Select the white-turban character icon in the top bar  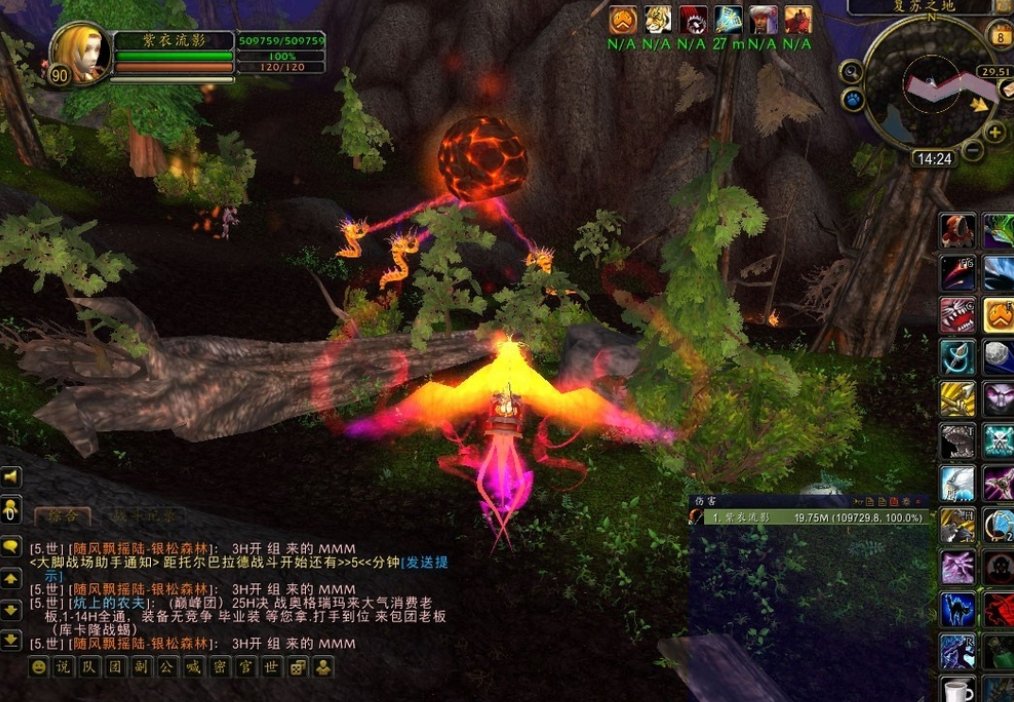763,19
